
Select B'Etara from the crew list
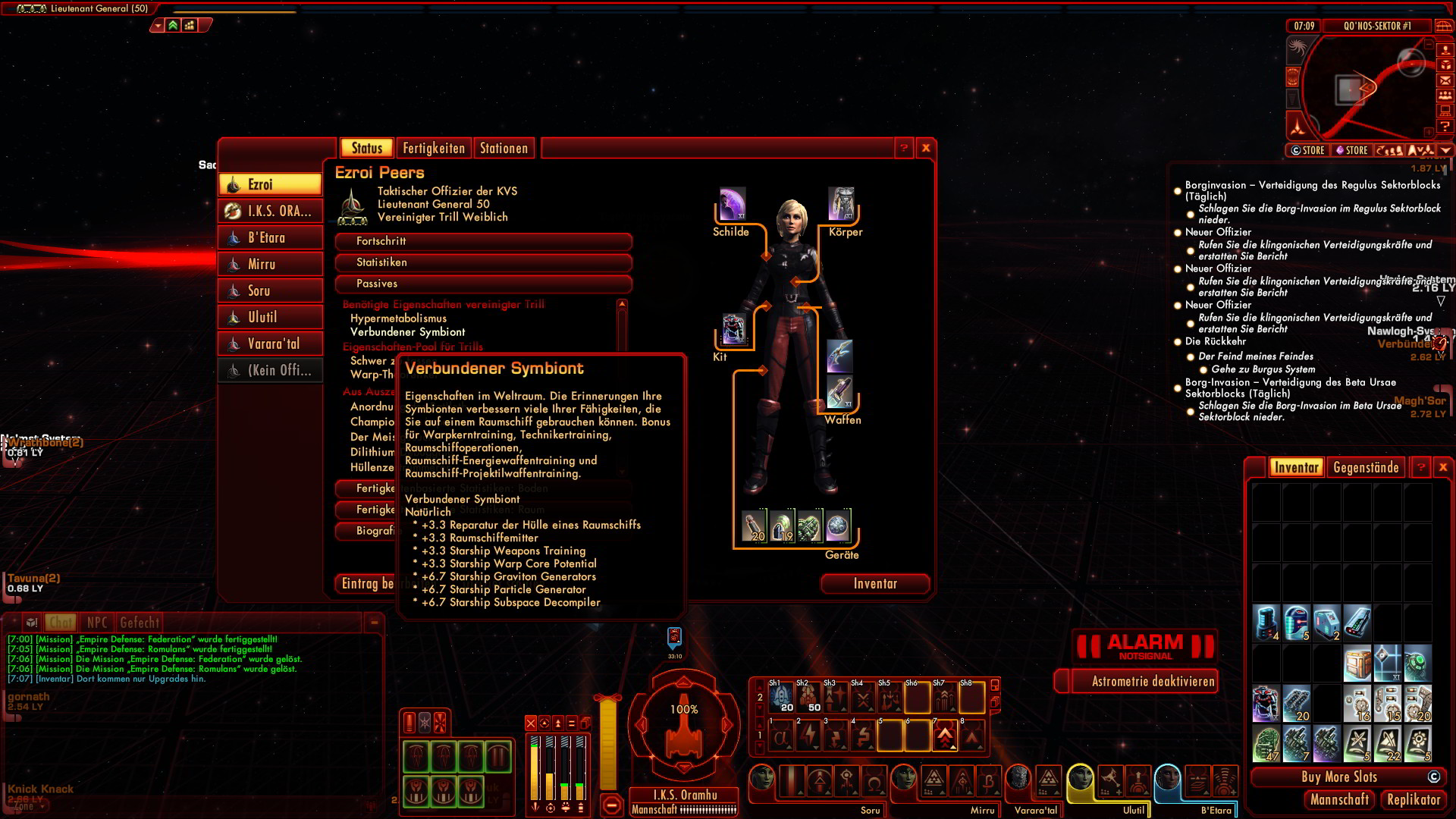tap(270, 238)
